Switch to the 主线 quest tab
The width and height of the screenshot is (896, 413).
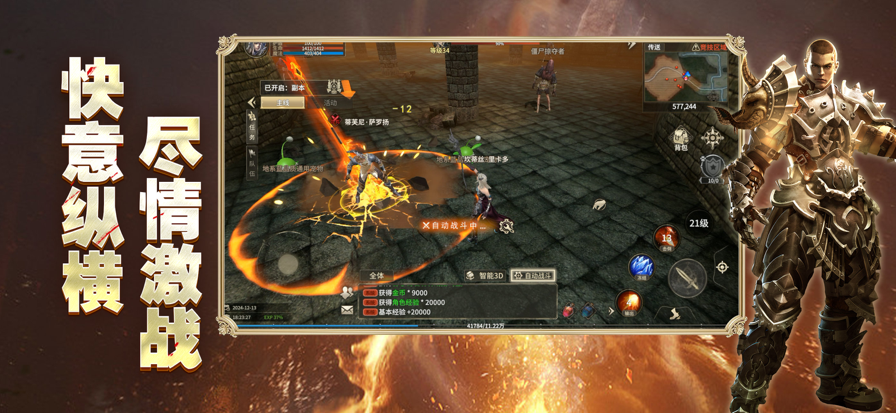[282, 103]
